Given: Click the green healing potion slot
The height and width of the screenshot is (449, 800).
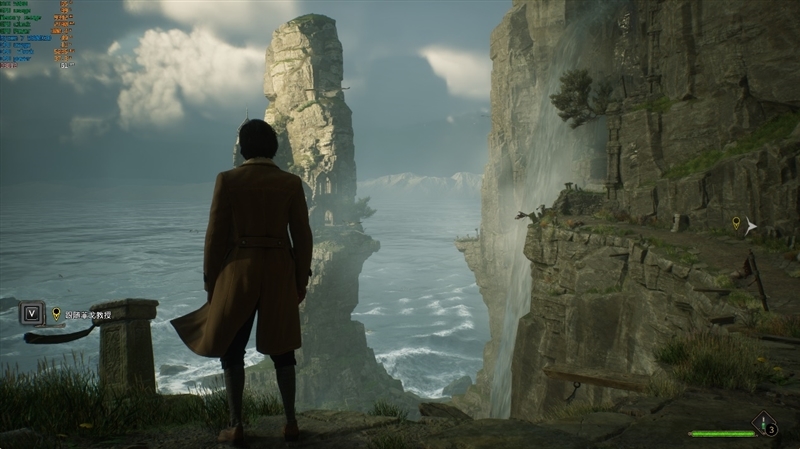Looking at the screenshot, I should [765, 424].
